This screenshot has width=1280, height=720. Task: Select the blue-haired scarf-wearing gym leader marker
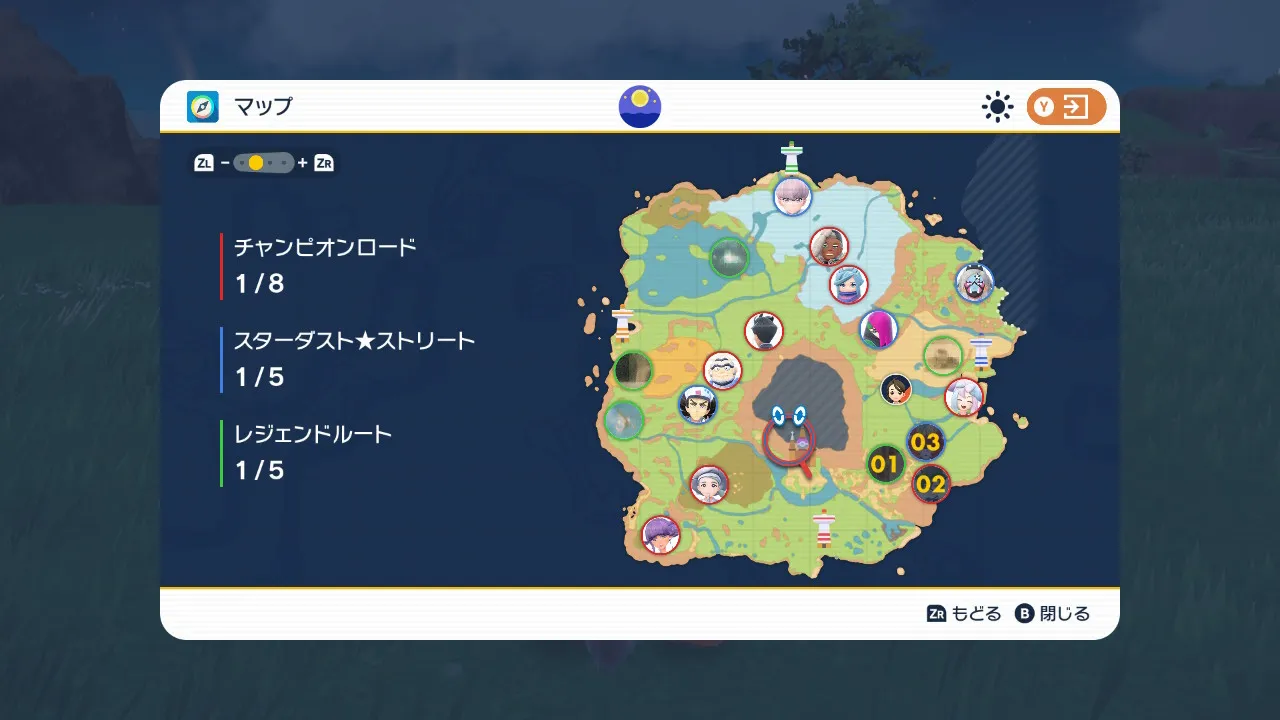coord(849,284)
